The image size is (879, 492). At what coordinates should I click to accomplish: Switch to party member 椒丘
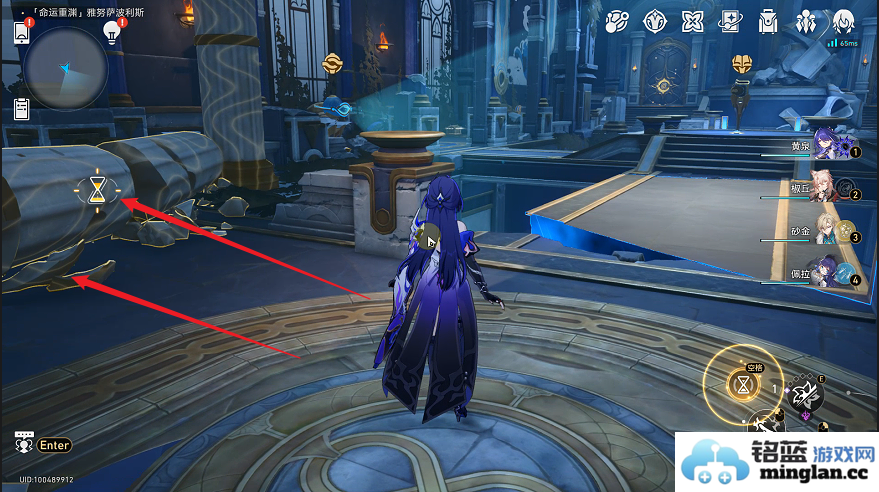(828, 189)
